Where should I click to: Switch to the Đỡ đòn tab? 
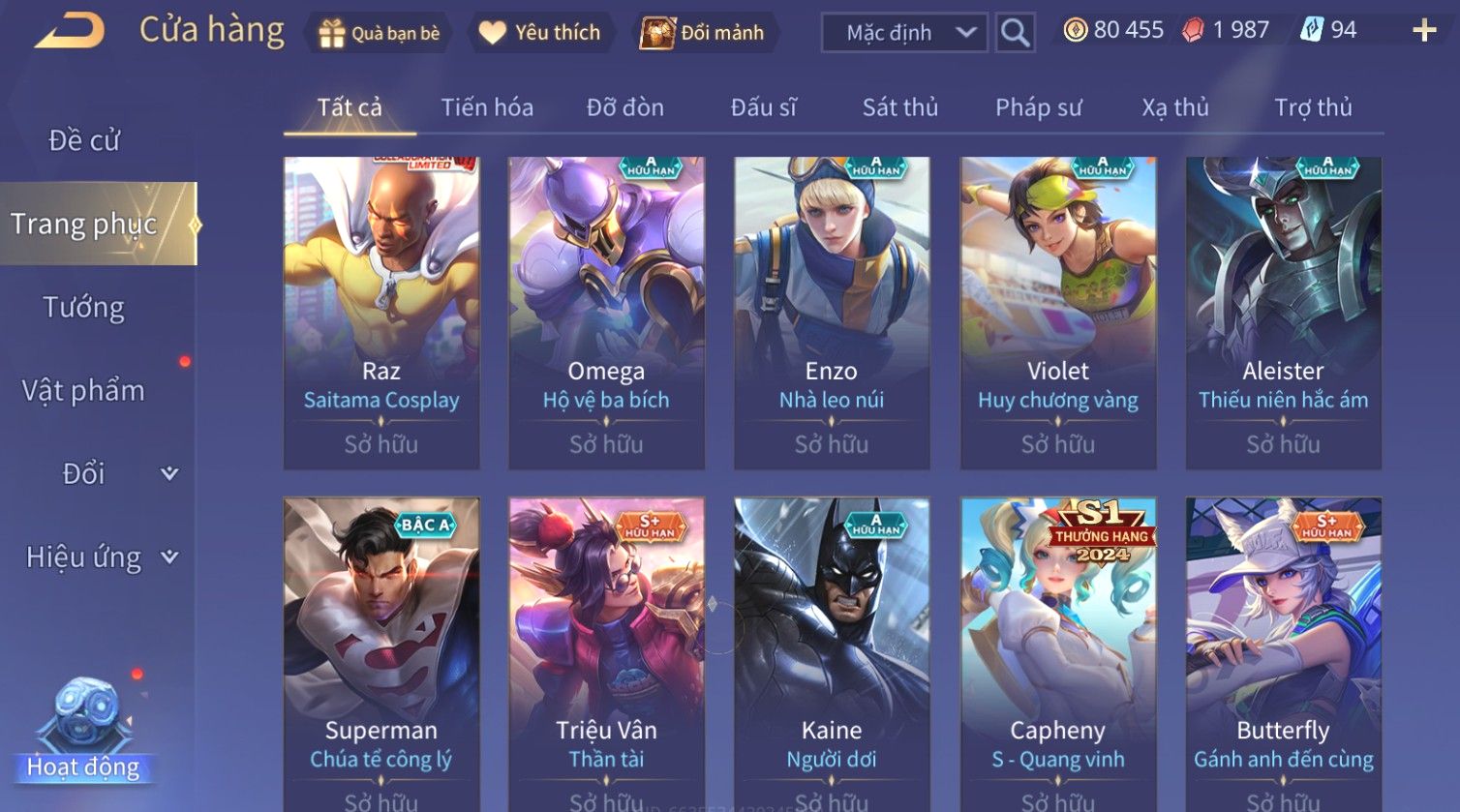625,107
